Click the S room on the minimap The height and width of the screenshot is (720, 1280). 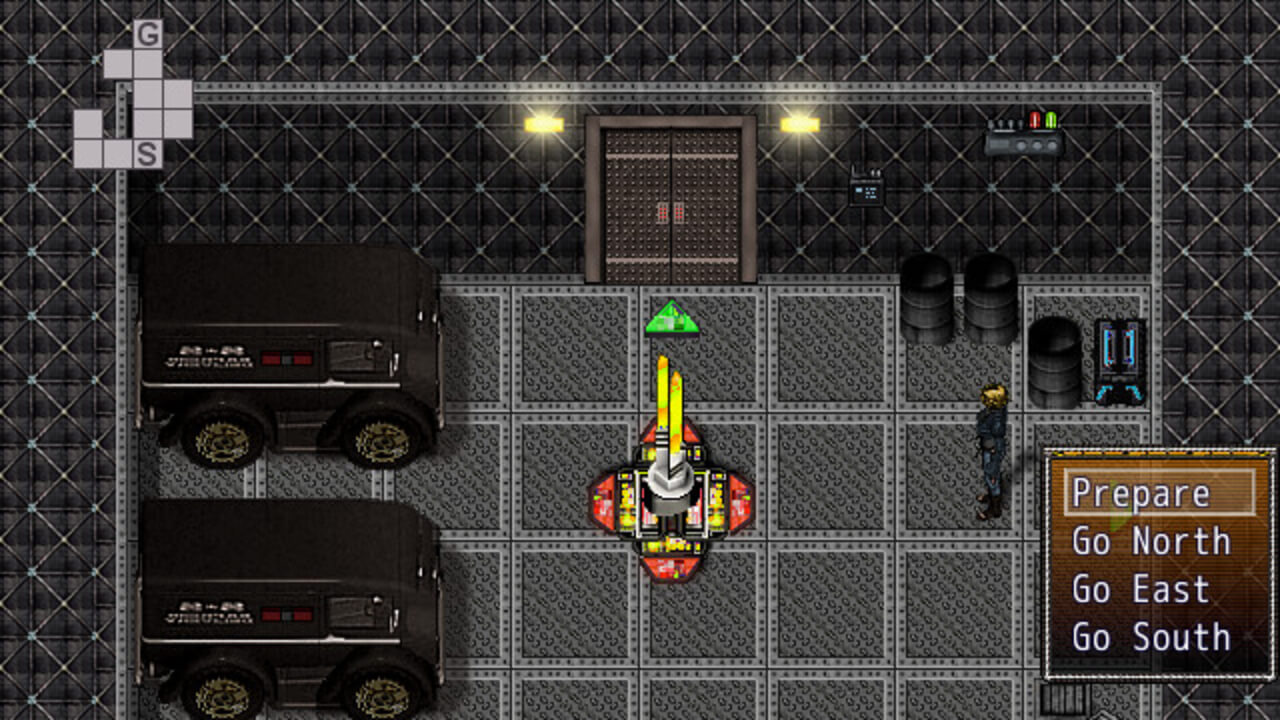click(148, 154)
